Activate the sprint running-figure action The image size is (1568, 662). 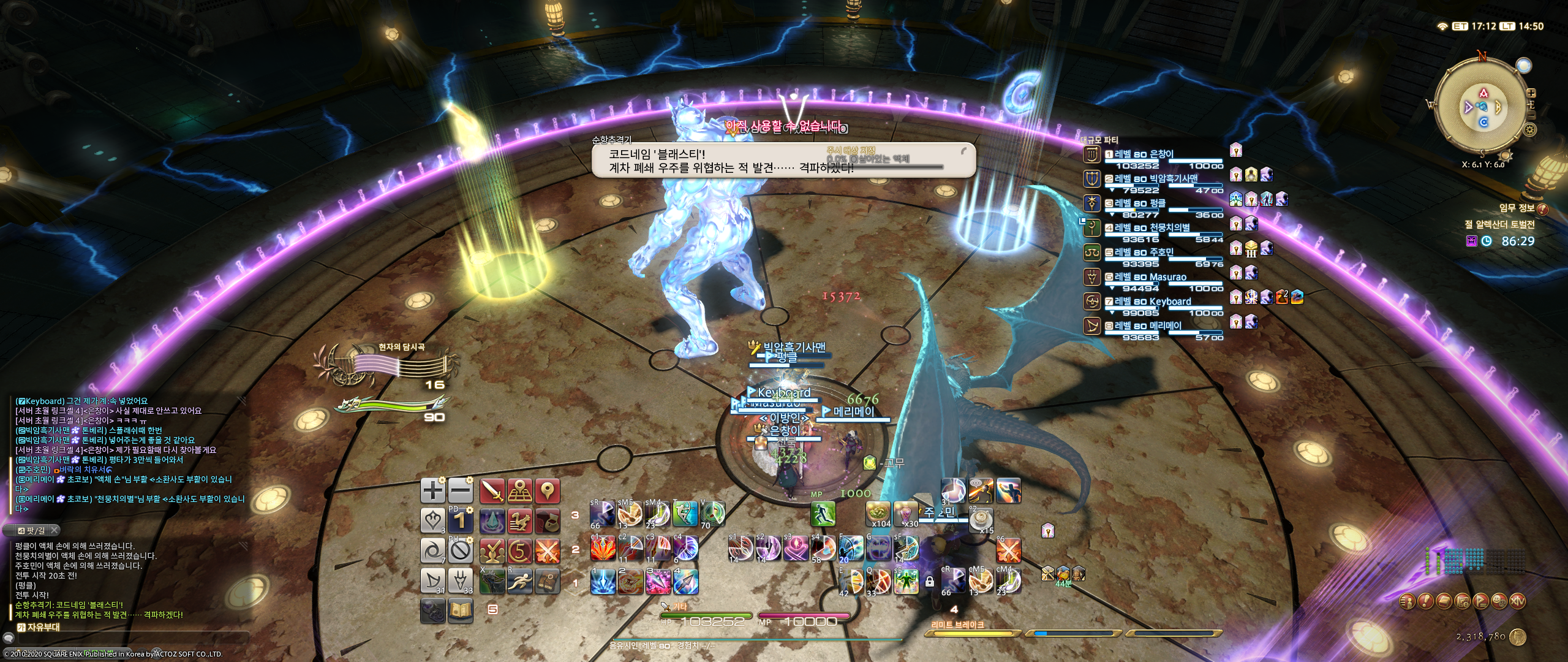coord(823,514)
